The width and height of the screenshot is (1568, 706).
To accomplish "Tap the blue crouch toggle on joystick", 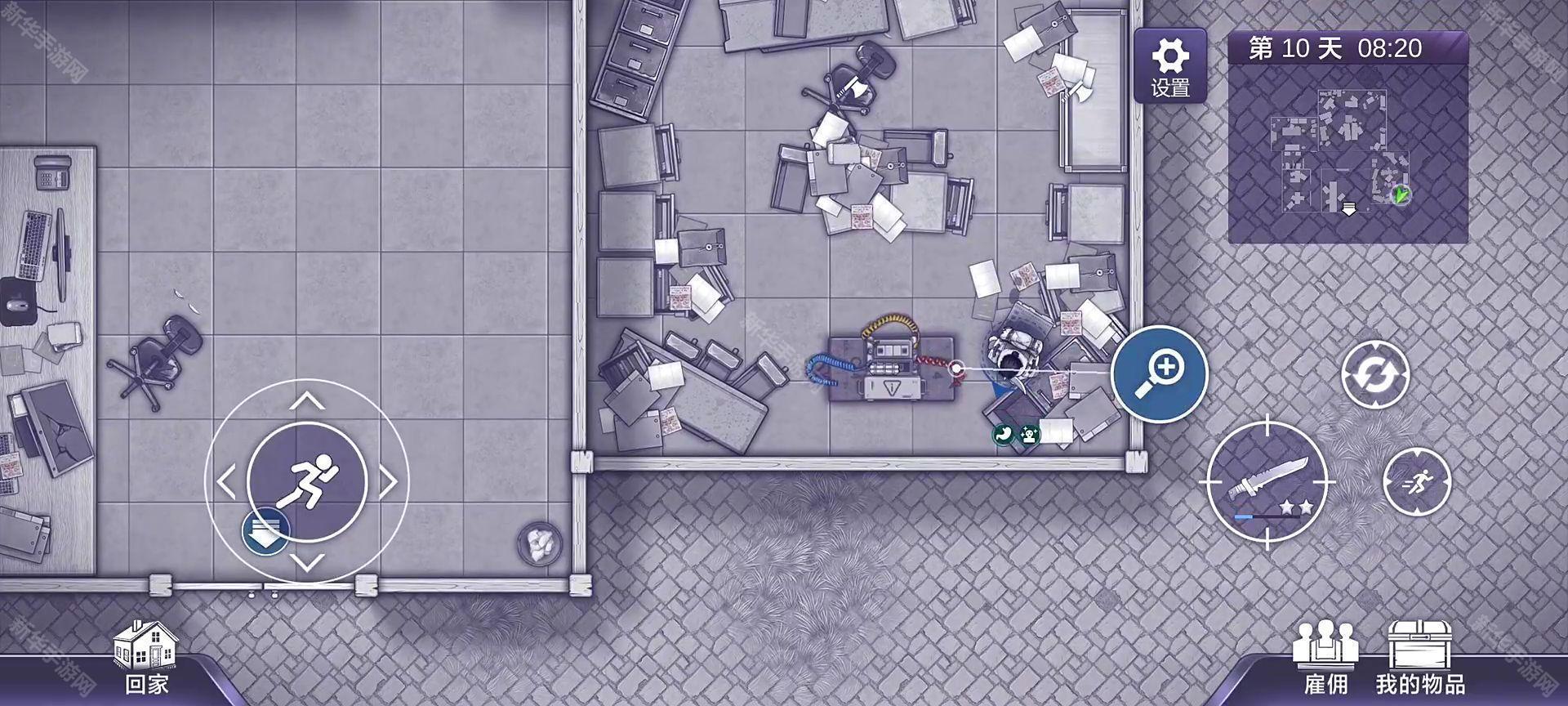I will [265, 530].
